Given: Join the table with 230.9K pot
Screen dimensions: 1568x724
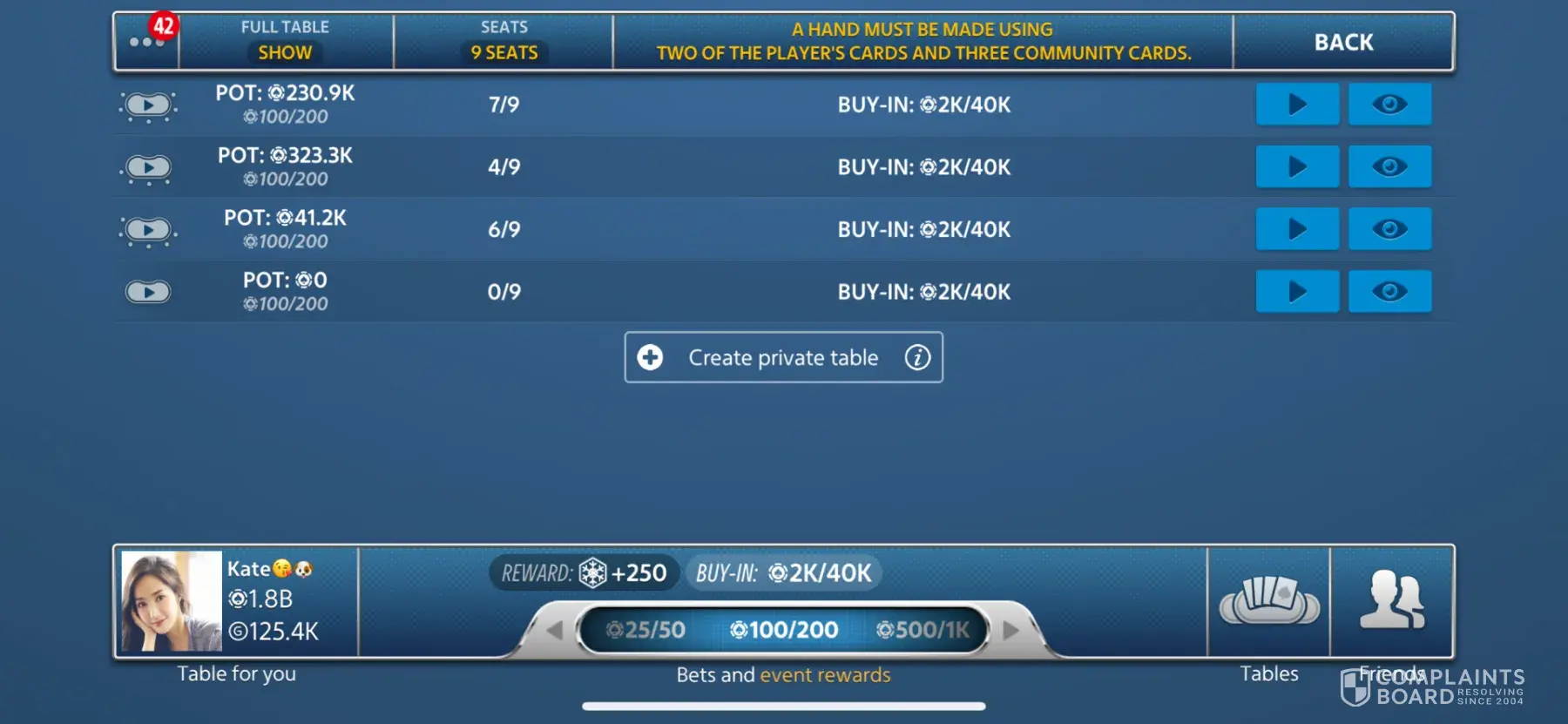Looking at the screenshot, I should click(x=1296, y=105).
